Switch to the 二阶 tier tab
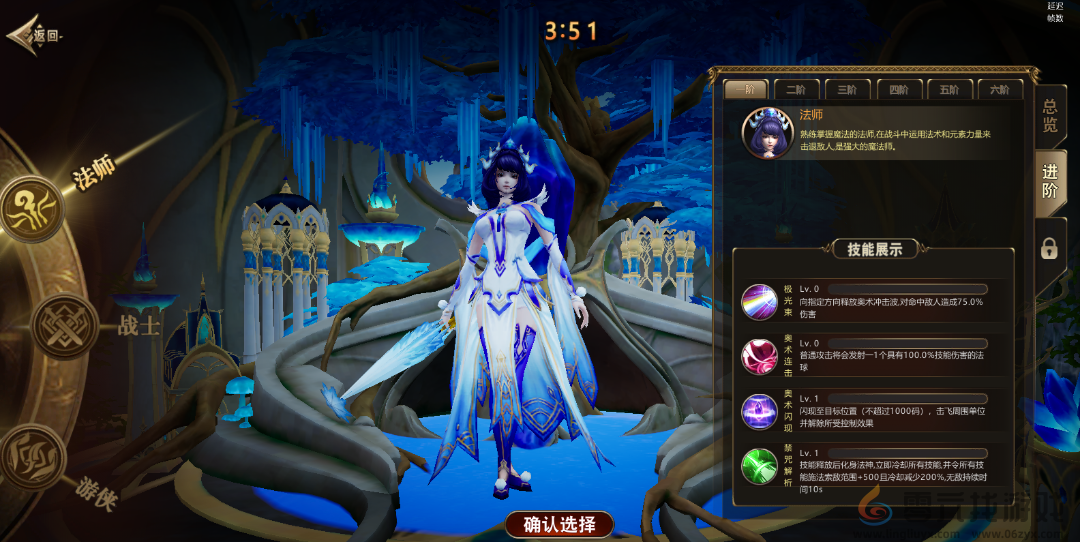1080x542 pixels. pos(798,89)
